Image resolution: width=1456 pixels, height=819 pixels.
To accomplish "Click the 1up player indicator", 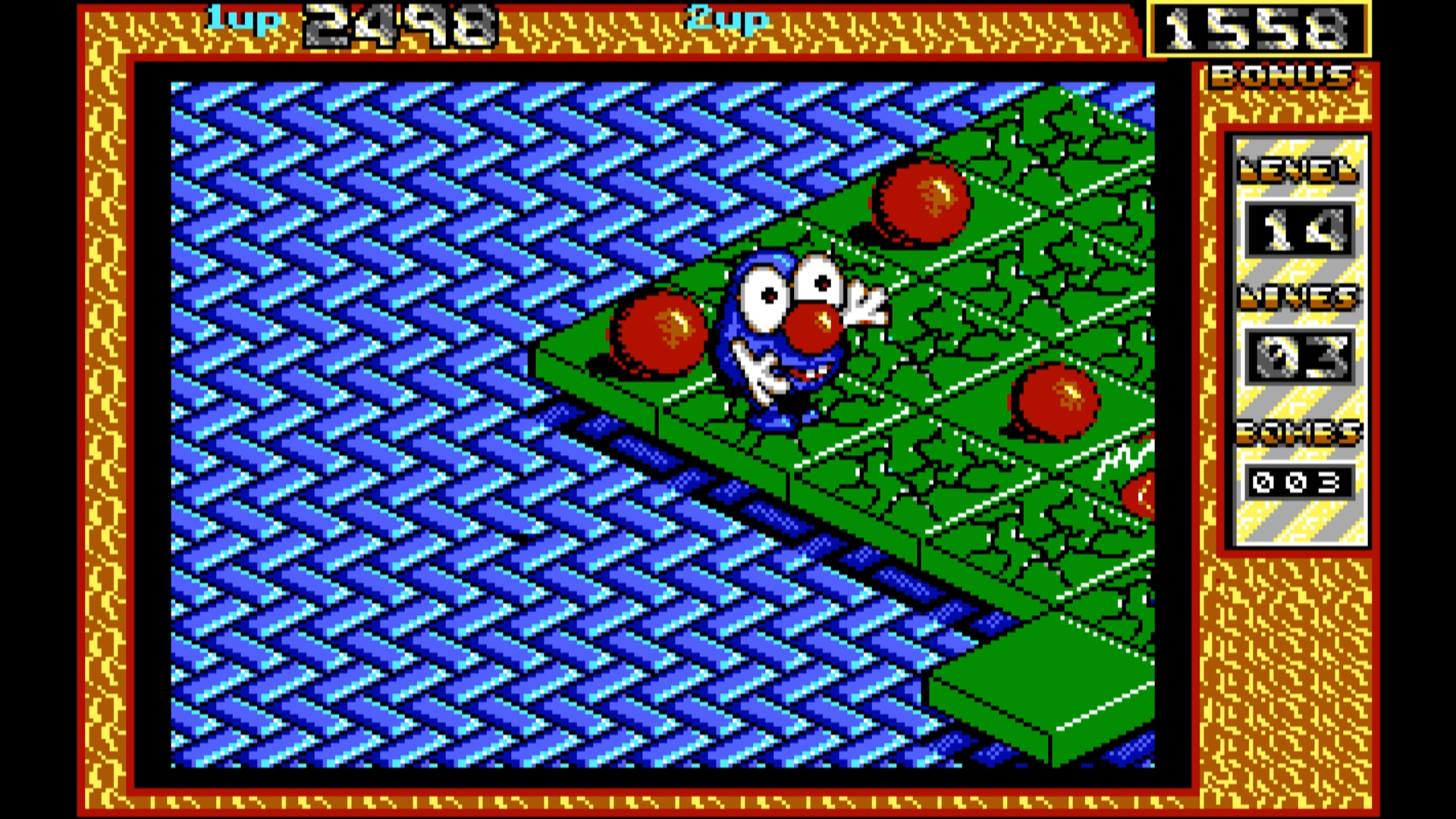I will (x=240, y=21).
